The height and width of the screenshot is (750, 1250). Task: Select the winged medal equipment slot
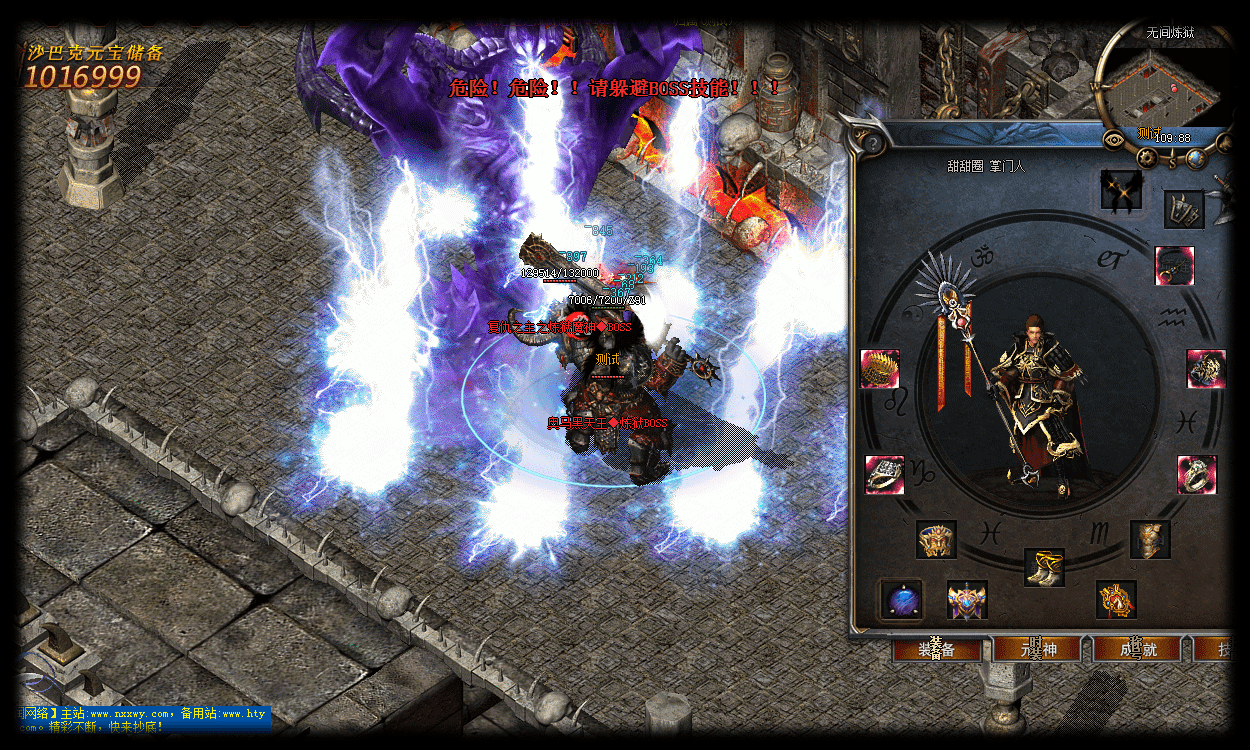coord(967,600)
